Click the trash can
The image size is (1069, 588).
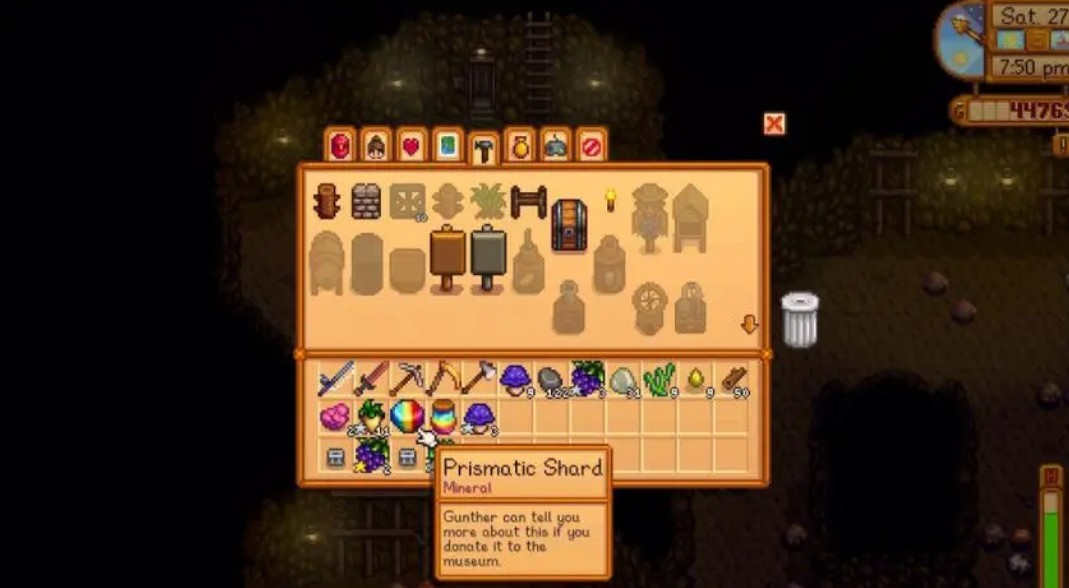tap(799, 319)
